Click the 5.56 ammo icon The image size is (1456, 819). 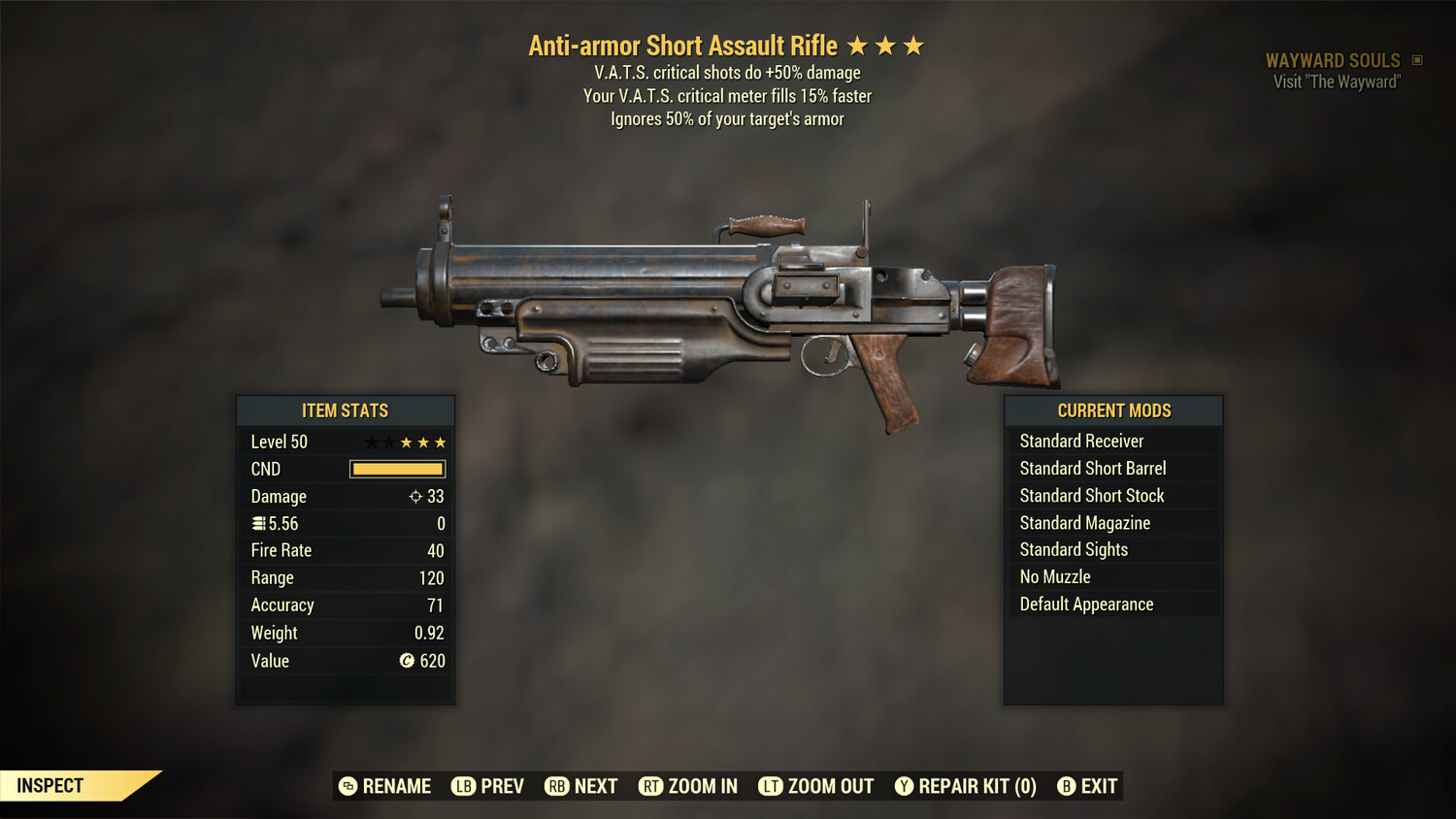(x=258, y=523)
